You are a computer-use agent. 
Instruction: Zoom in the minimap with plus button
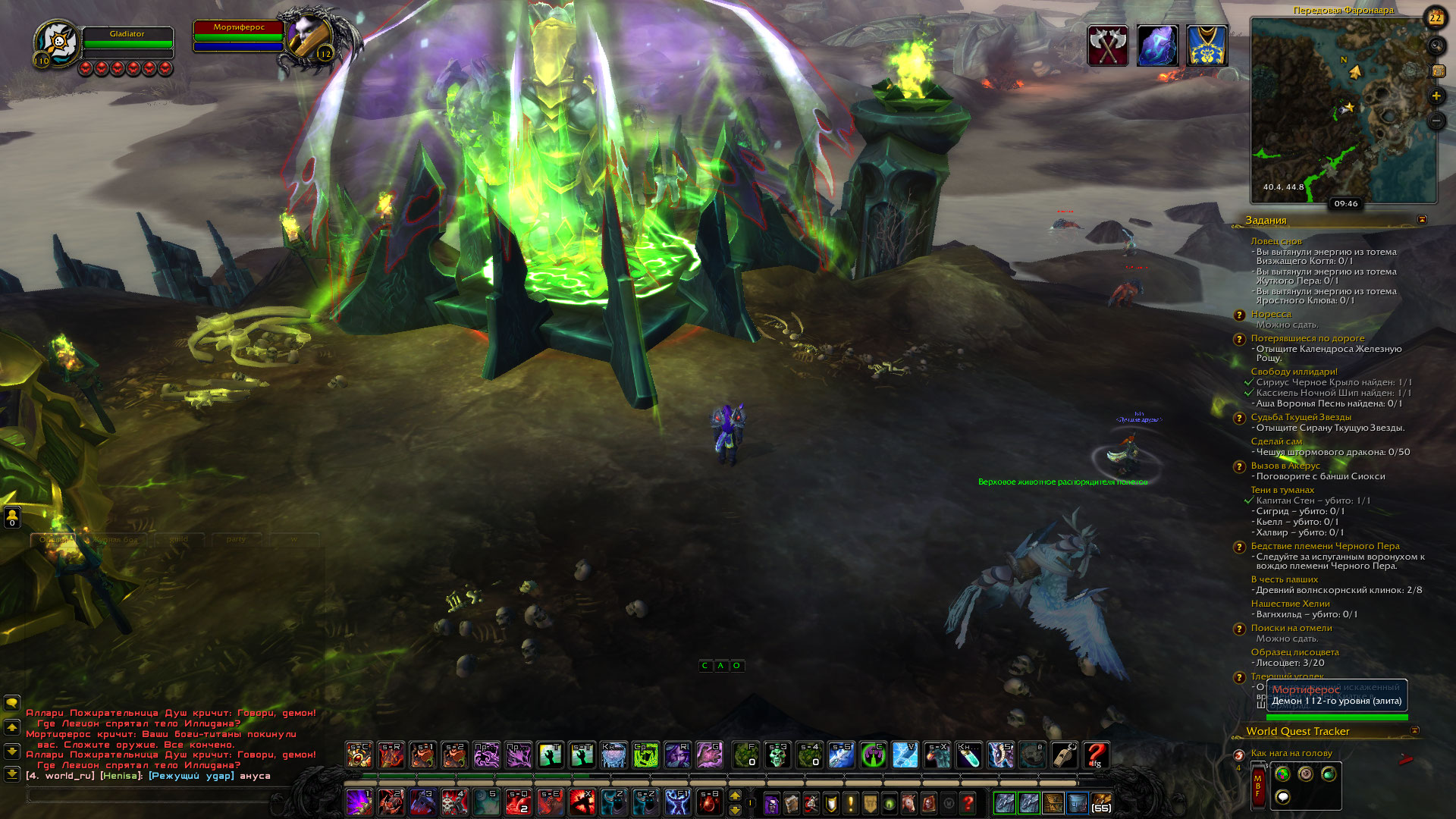pos(1436,96)
